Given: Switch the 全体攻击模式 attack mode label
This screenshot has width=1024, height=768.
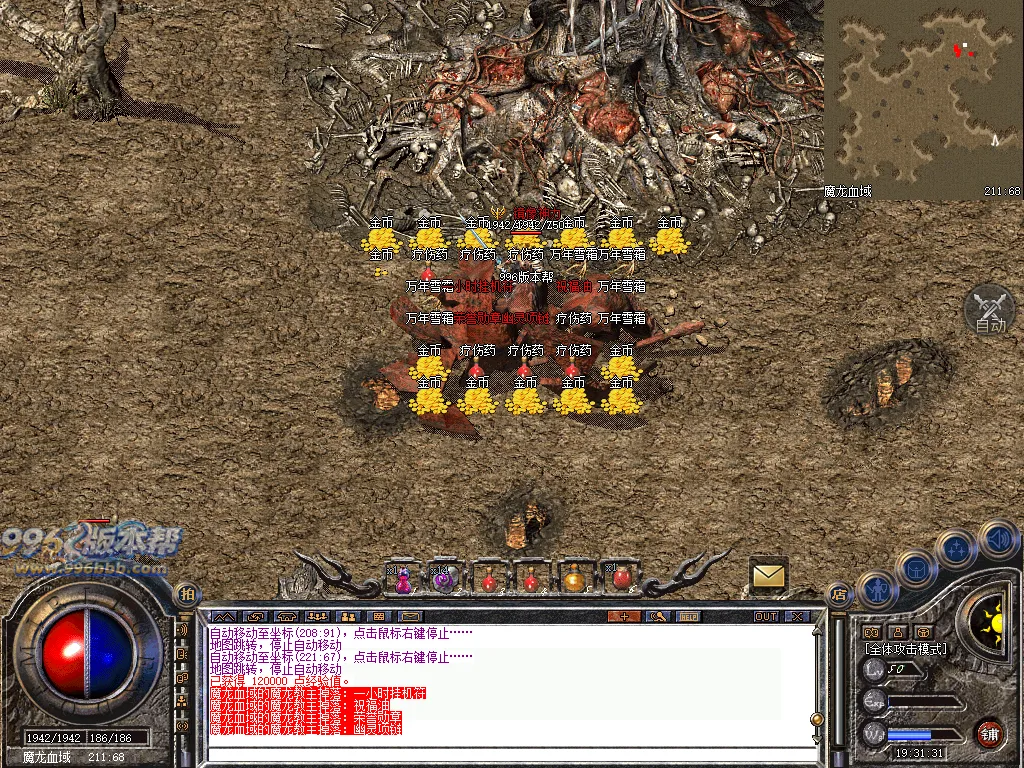Looking at the screenshot, I should 905,648.
